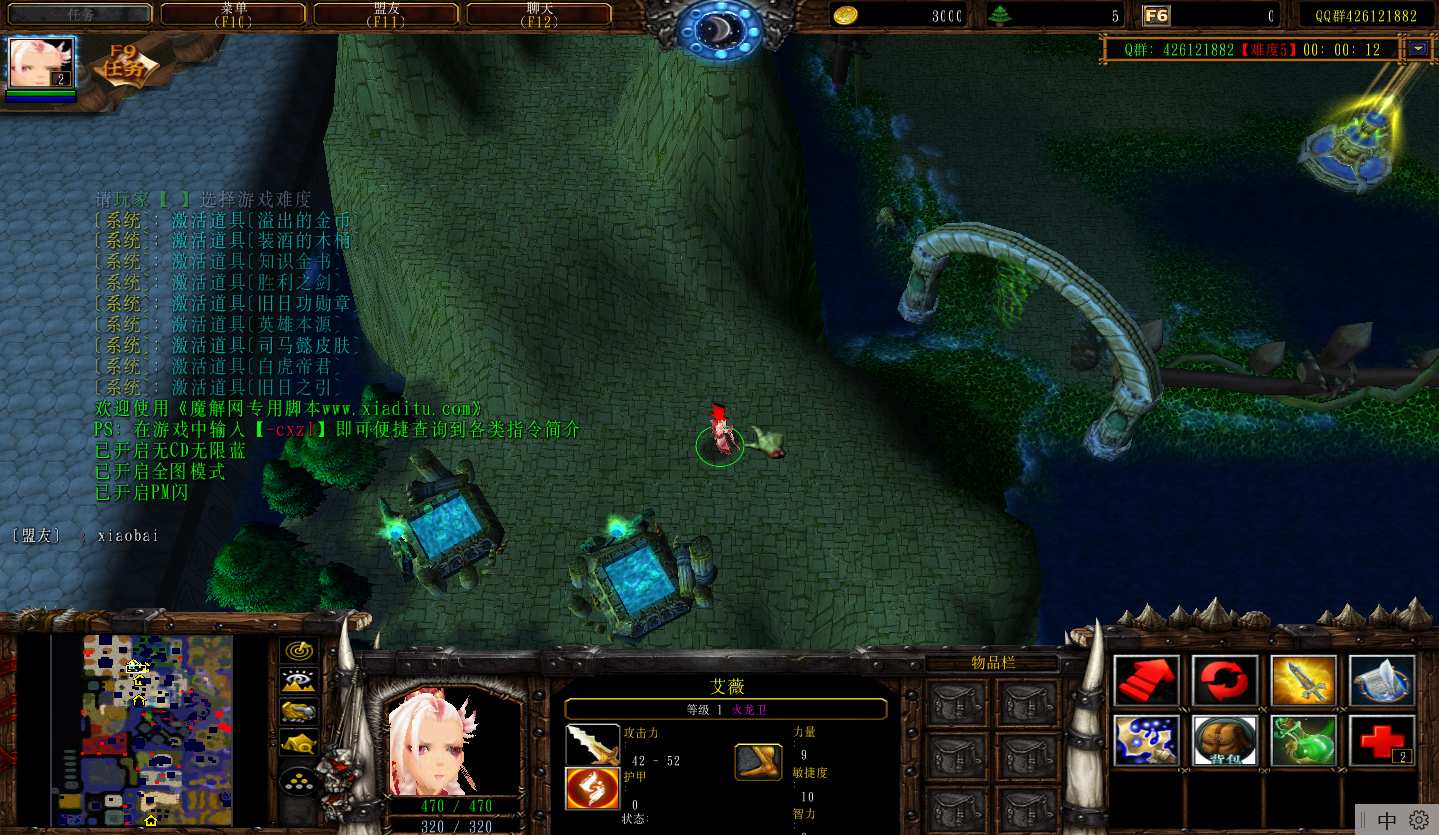Click the formation toggle button
1439x835 pixels.
(298, 781)
